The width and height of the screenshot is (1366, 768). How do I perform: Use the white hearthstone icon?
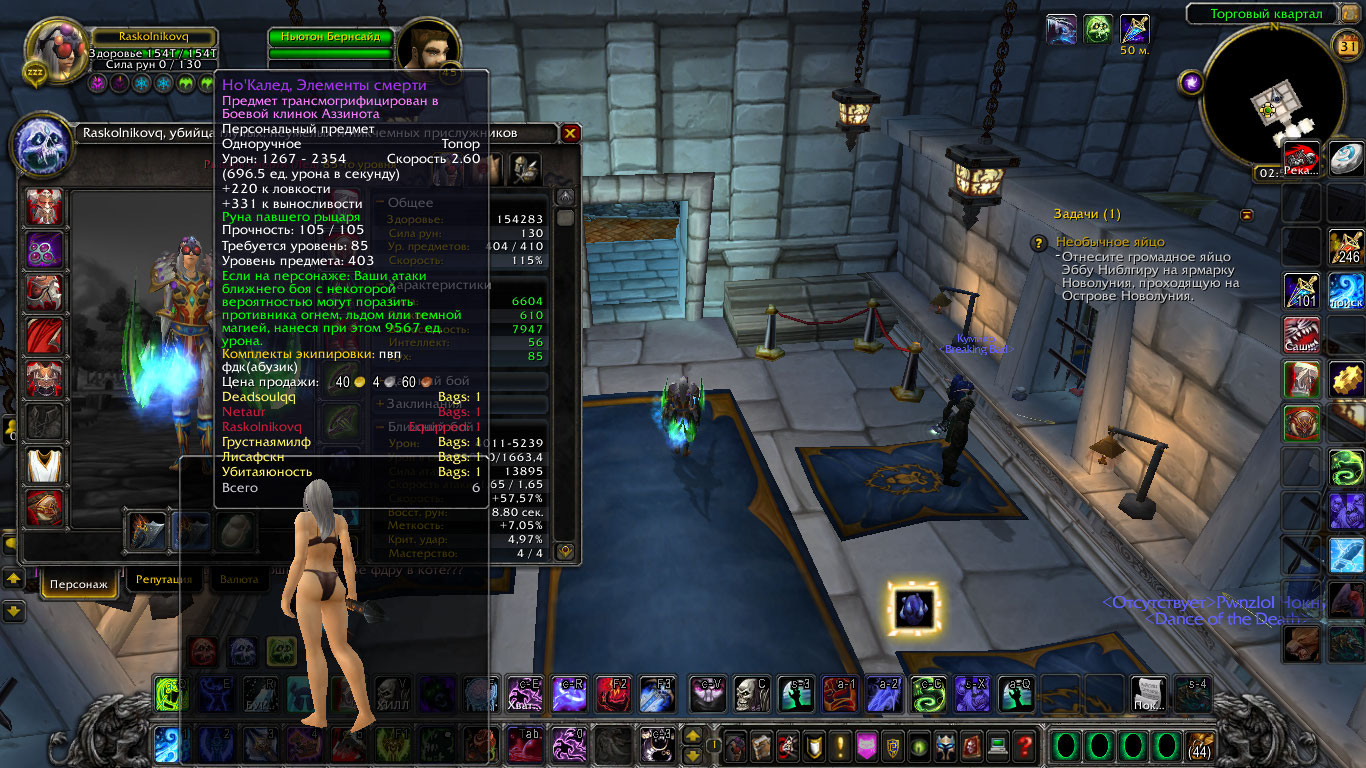click(1346, 160)
